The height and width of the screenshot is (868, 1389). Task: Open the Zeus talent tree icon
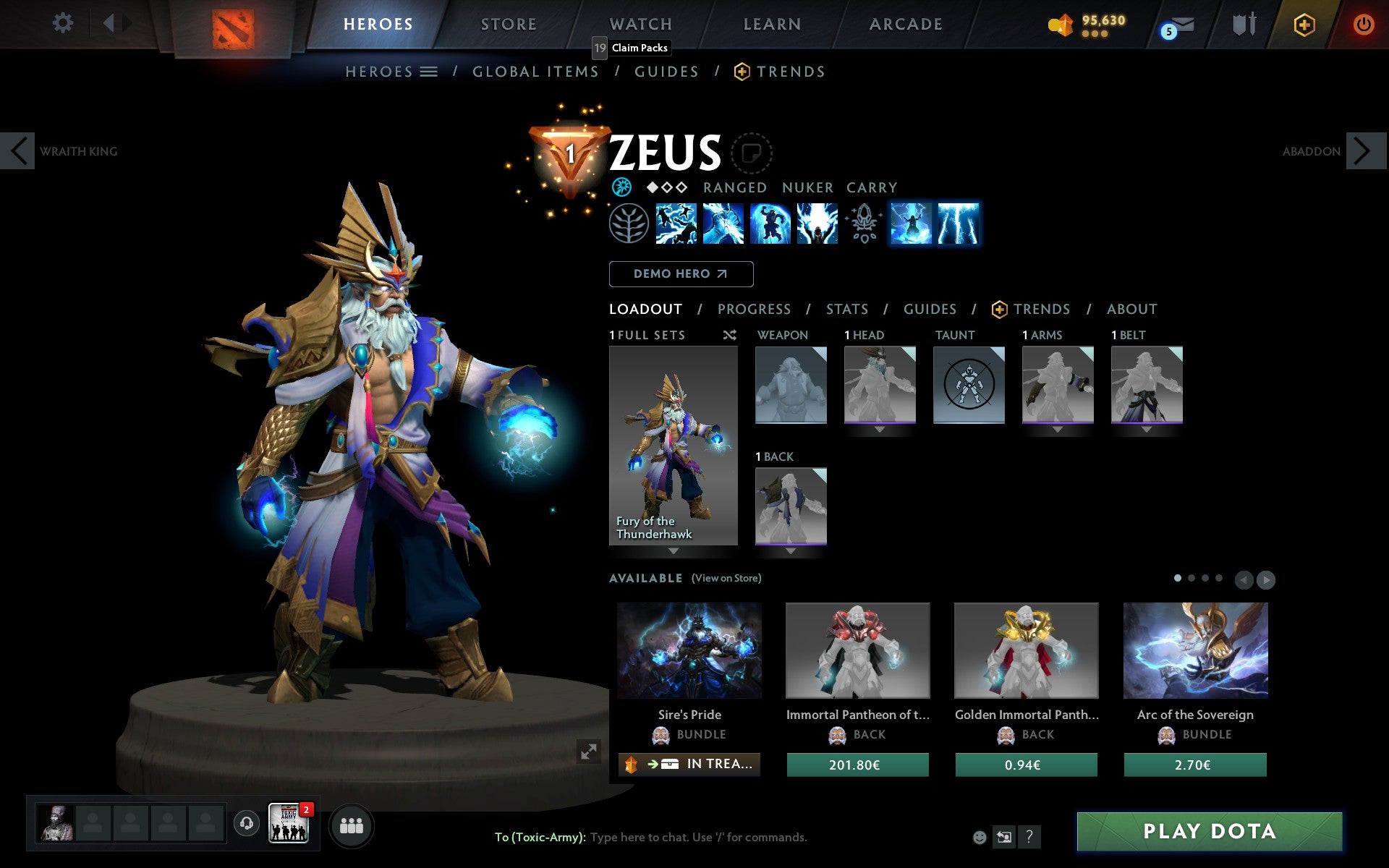pos(630,224)
